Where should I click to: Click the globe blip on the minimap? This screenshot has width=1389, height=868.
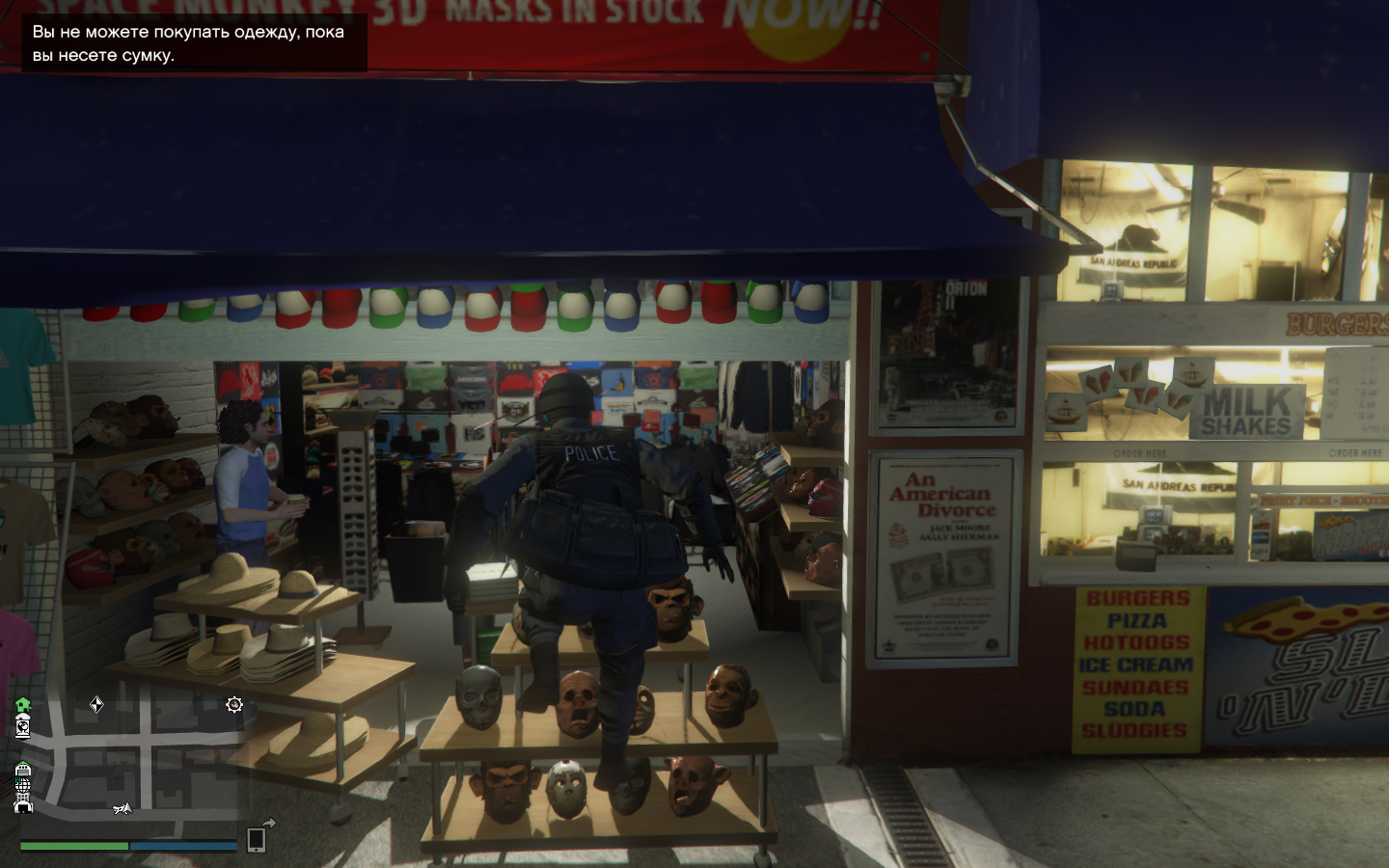(x=23, y=787)
